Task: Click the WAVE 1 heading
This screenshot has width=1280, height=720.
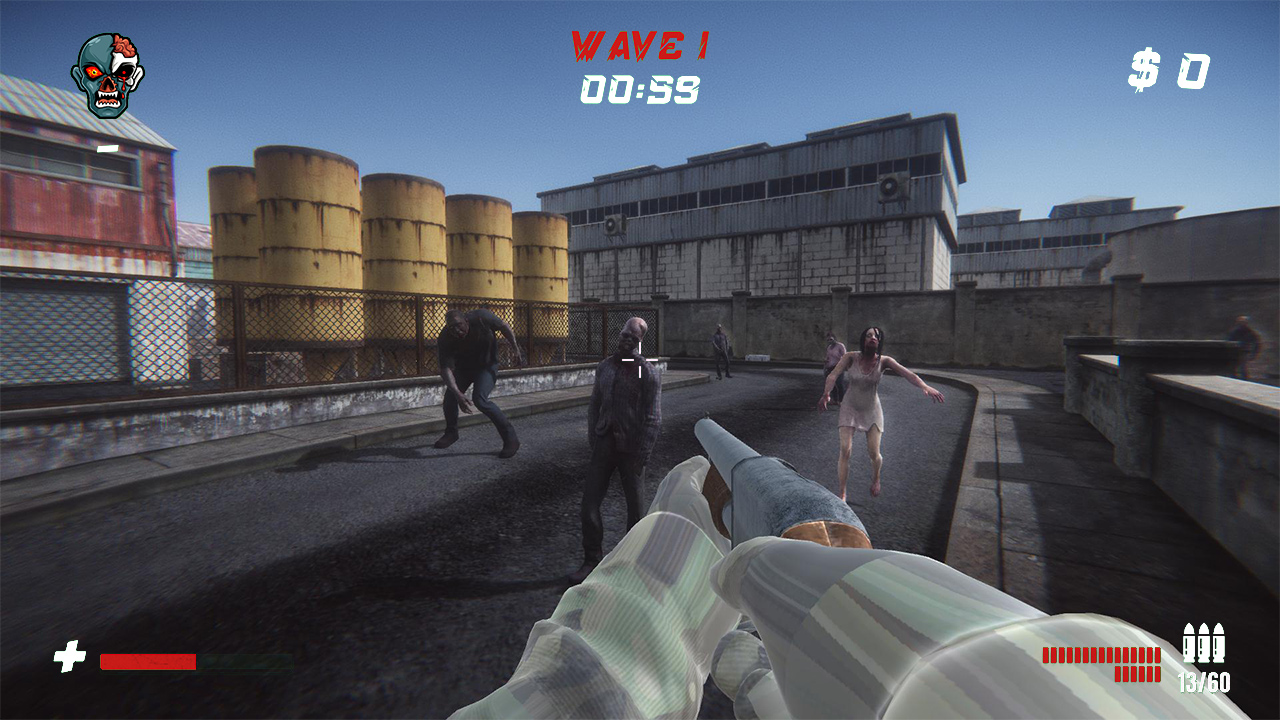Action: (x=639, y=47)
